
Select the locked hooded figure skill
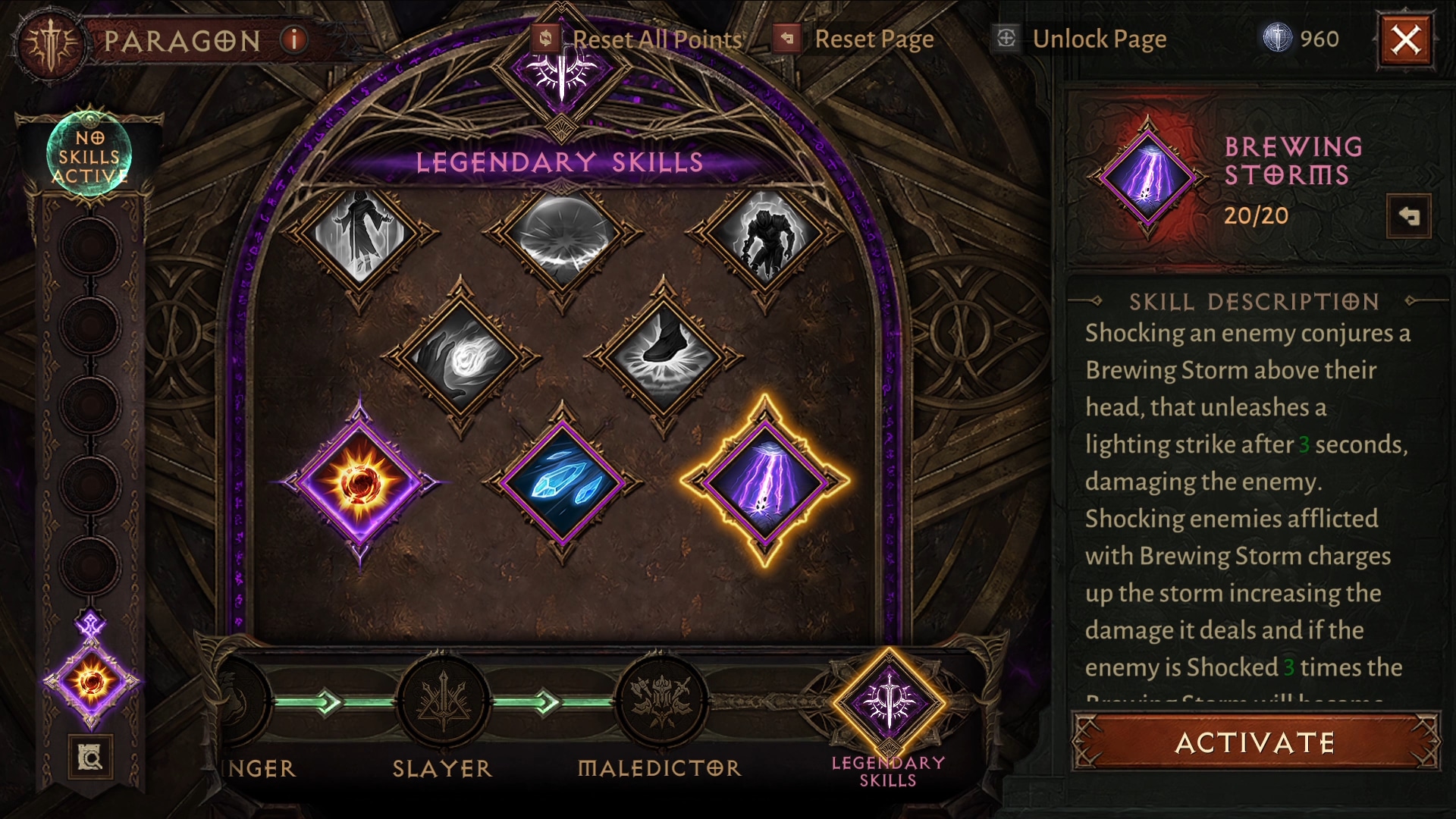[359, 232]
